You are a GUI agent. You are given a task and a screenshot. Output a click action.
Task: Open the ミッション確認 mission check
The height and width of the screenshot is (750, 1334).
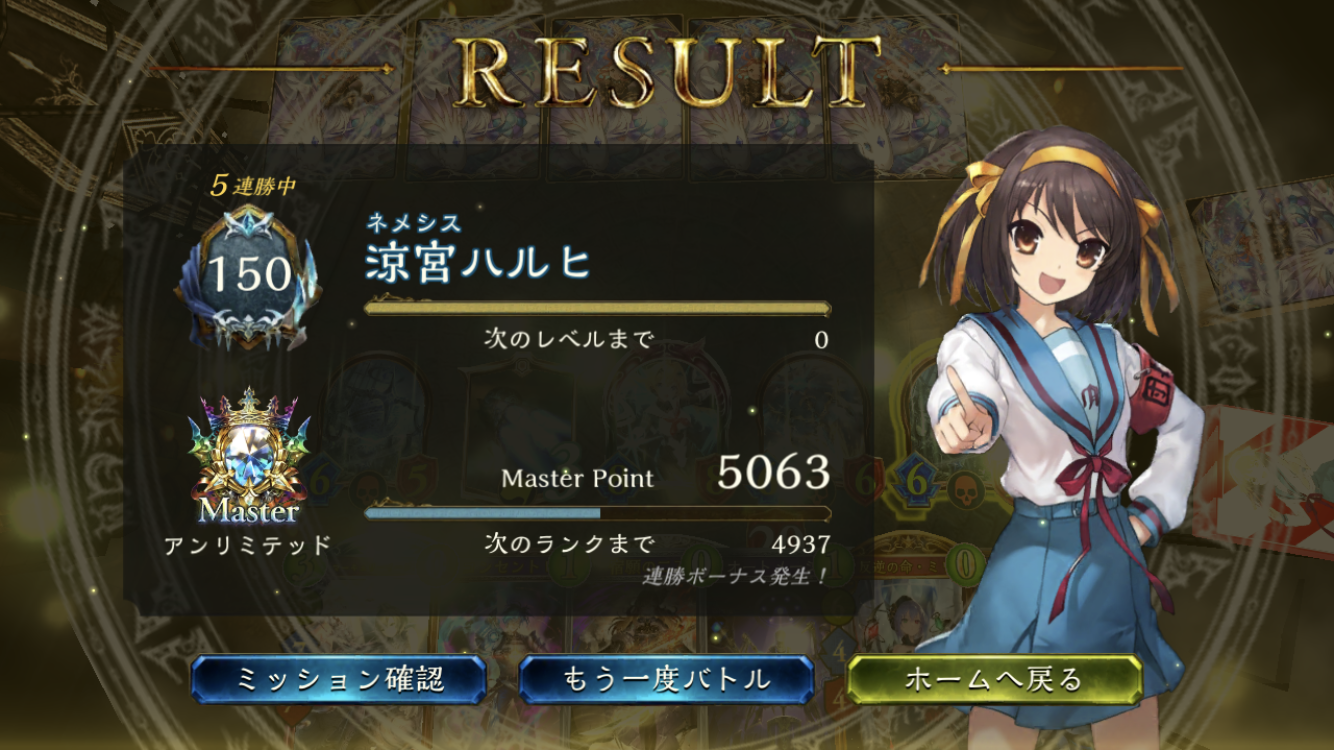[x=339, y=680]
